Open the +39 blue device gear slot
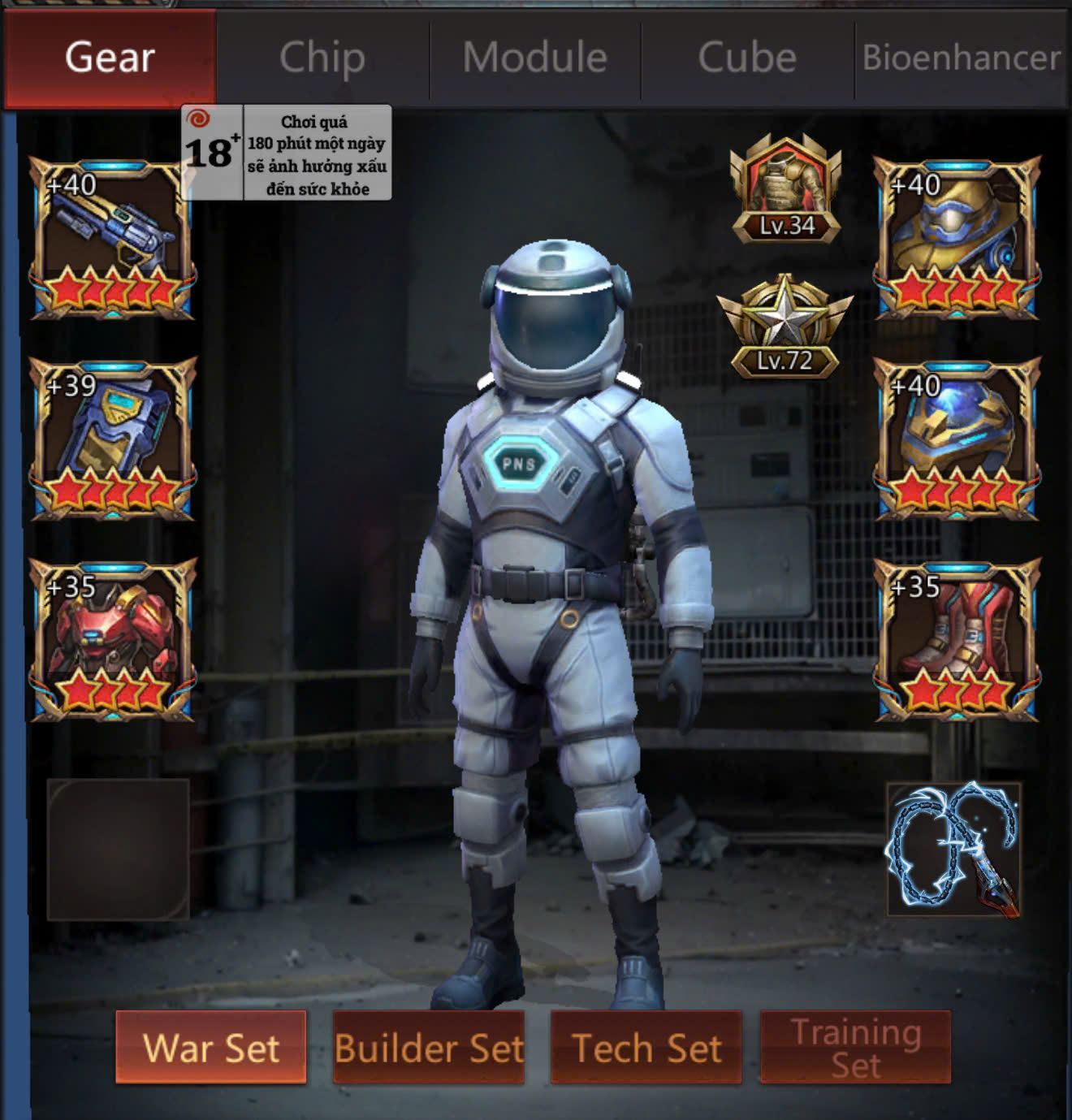The image size is (1072, 1120). pyautogui.click(x=111, y=439)
